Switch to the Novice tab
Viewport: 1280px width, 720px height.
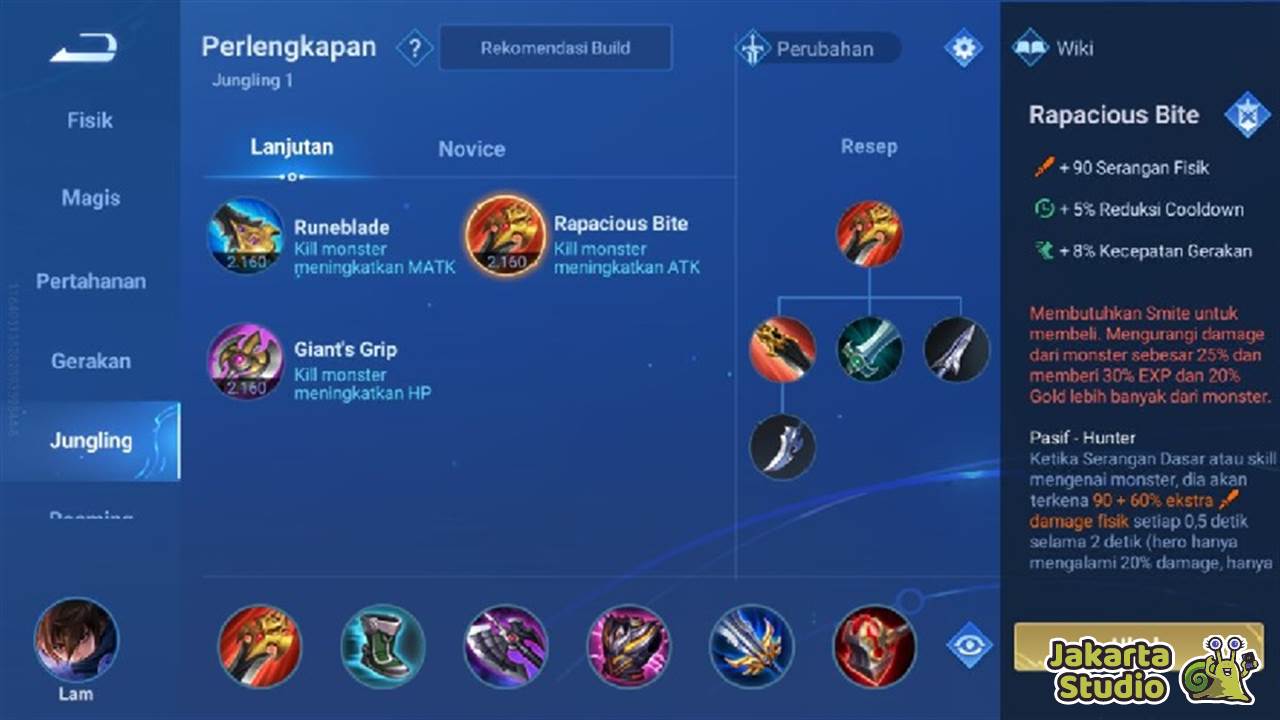472,148
